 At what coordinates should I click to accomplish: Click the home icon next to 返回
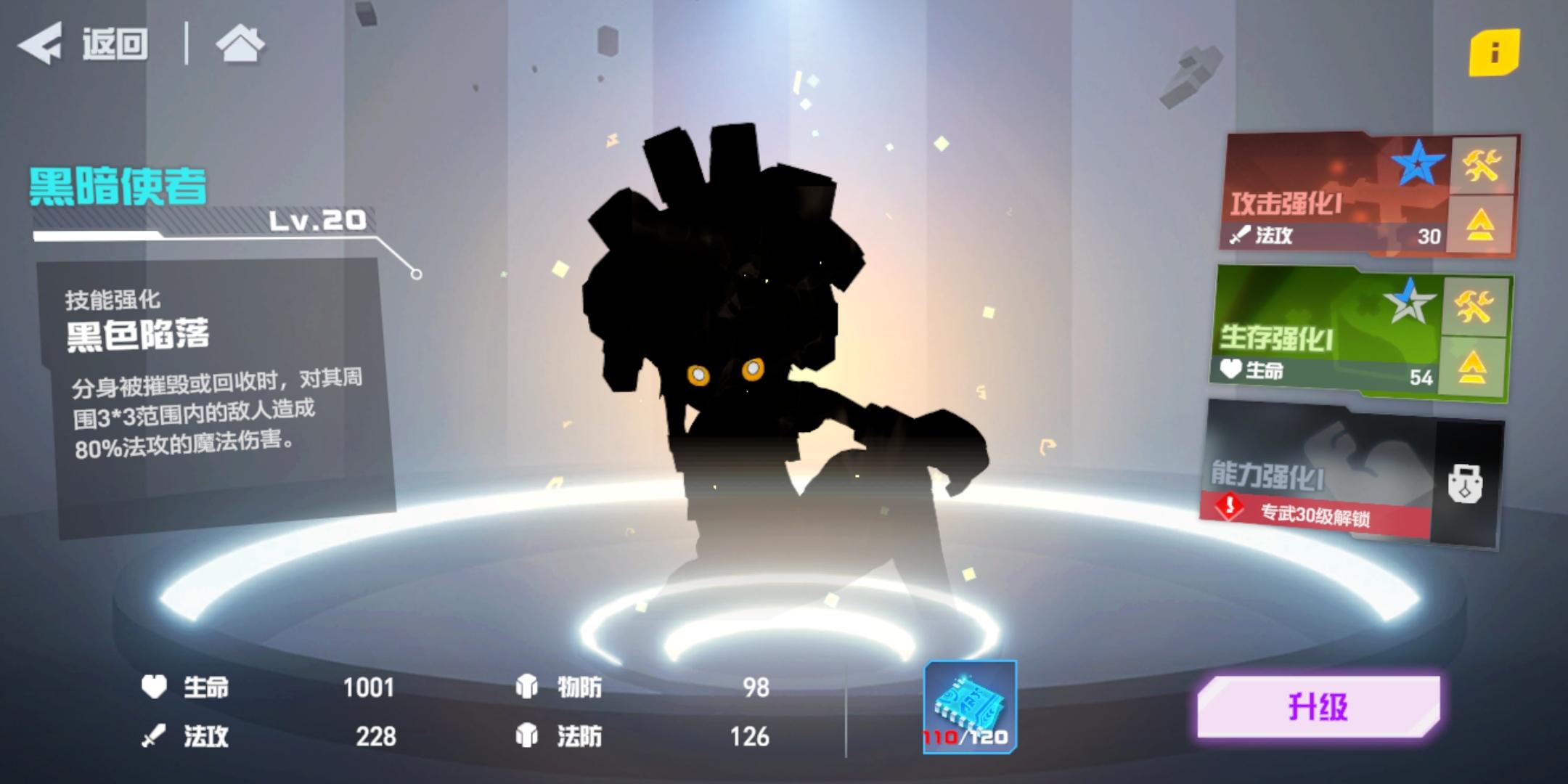(240, 46)
